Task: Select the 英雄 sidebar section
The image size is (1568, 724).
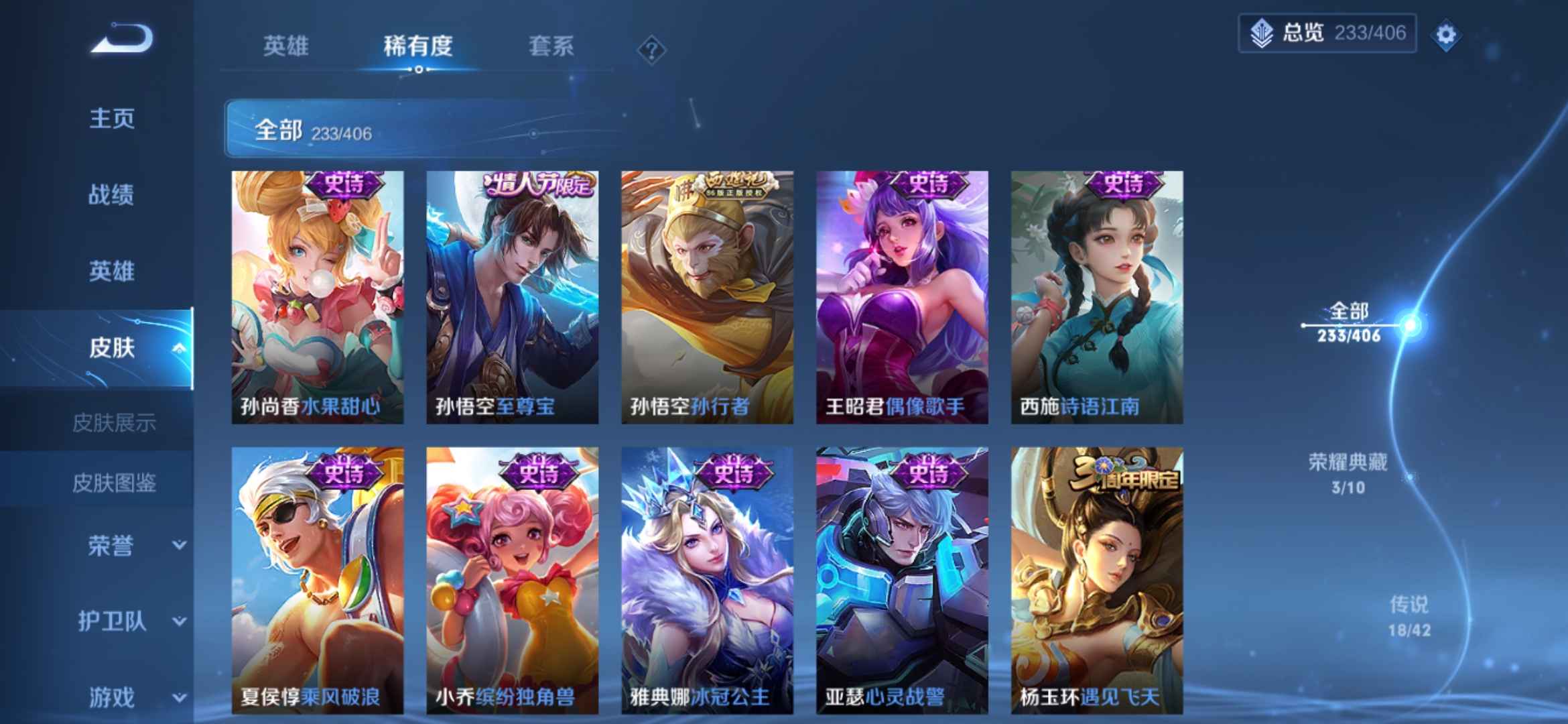Action: pyautogui.click(x=111, y=272)
